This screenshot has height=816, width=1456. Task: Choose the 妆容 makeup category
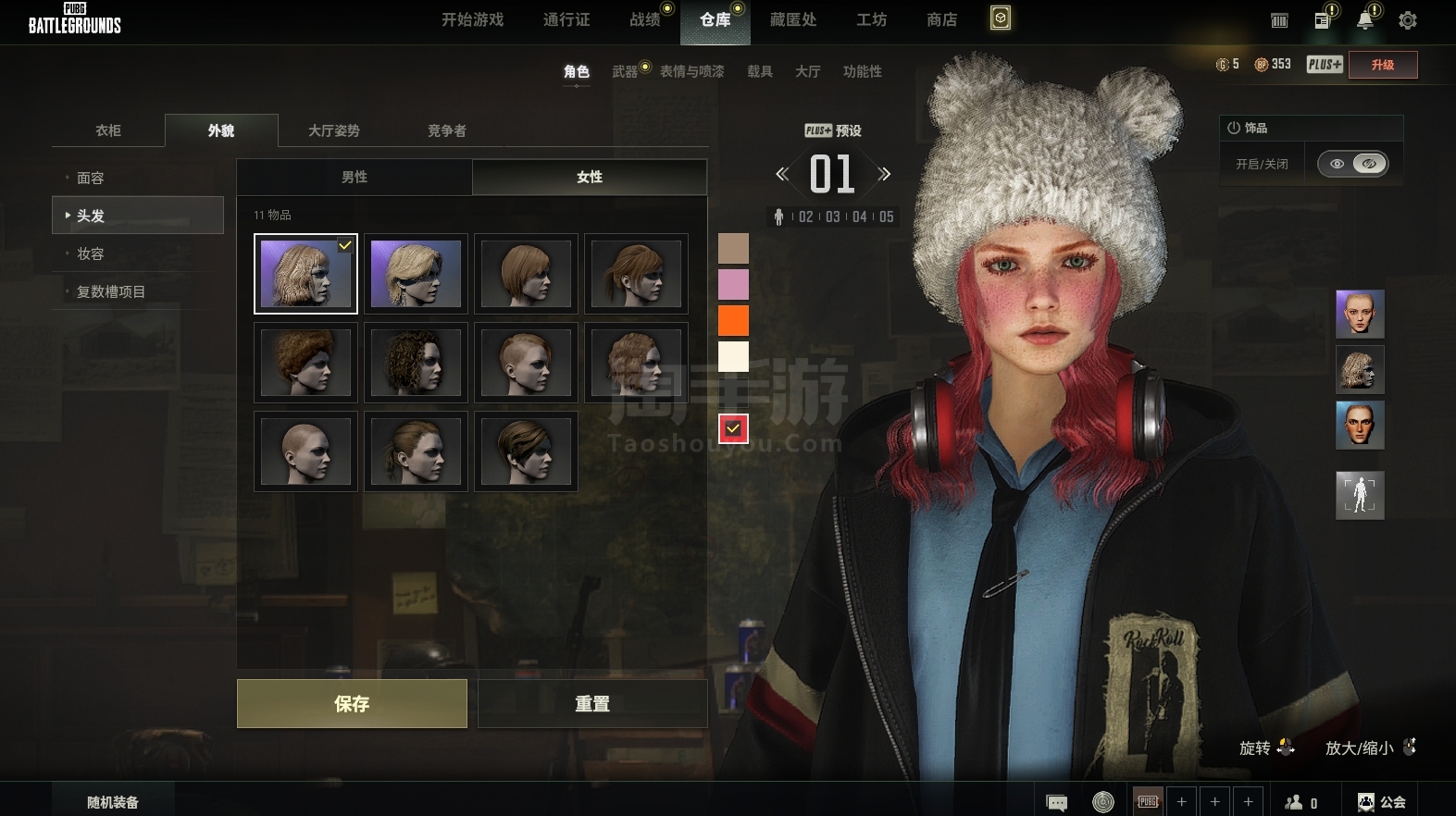tap(91, 253)
